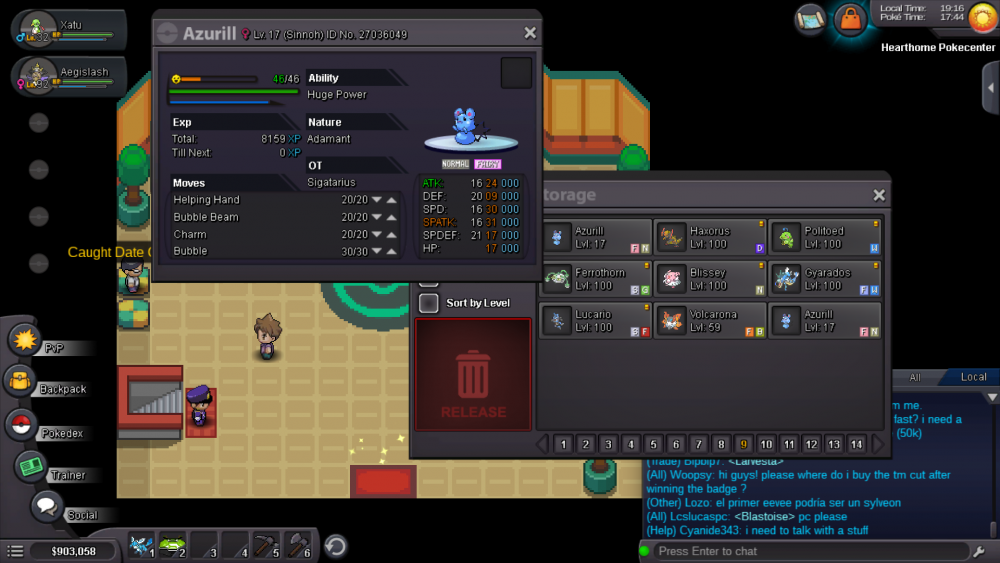Open the Pokedex

[x=21, y=424]
